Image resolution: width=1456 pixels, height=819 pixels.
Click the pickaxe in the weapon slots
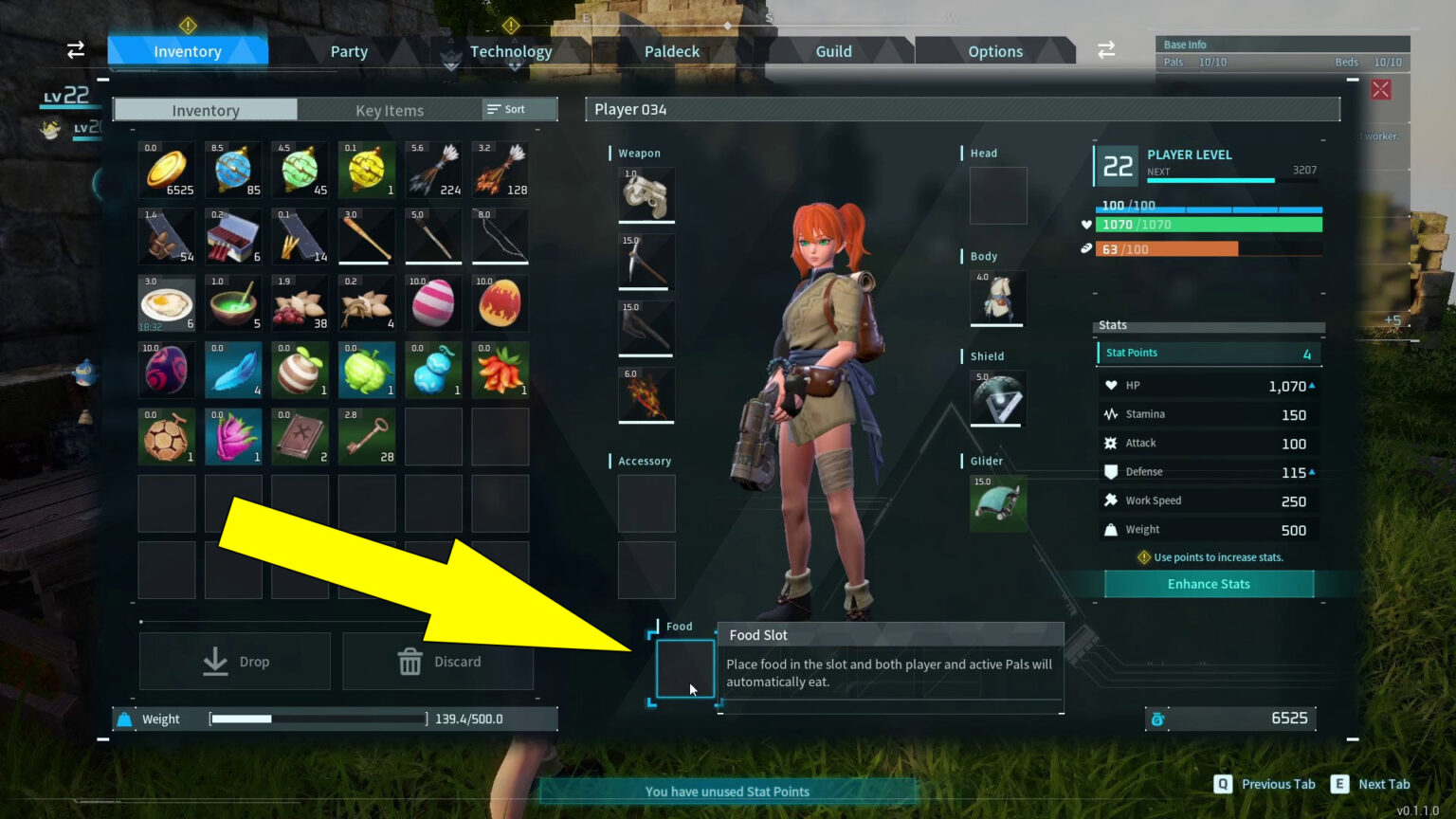646,261
